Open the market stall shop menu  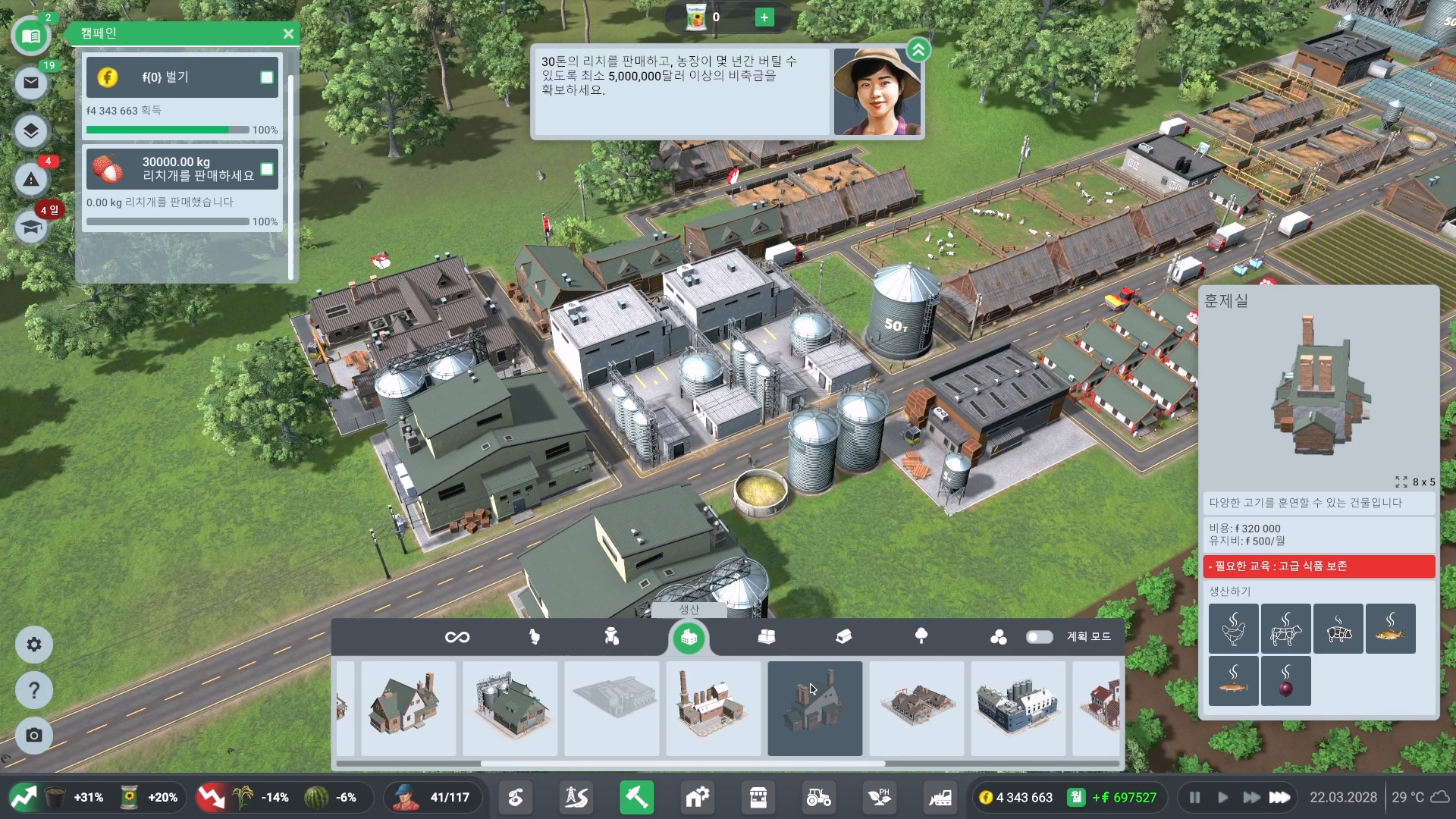[x=758, y=798]
